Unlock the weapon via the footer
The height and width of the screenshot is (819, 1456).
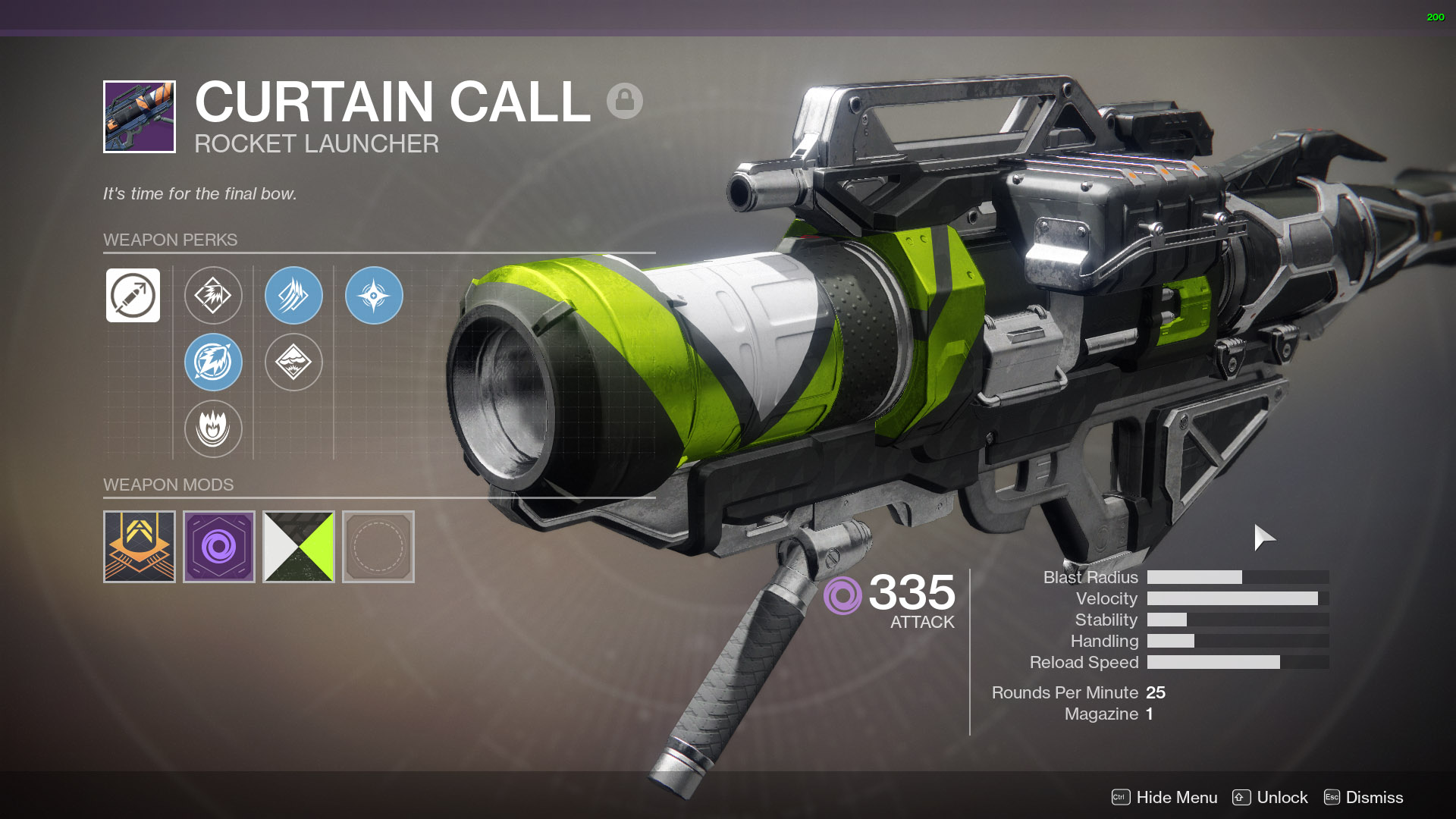(1270, 797)
